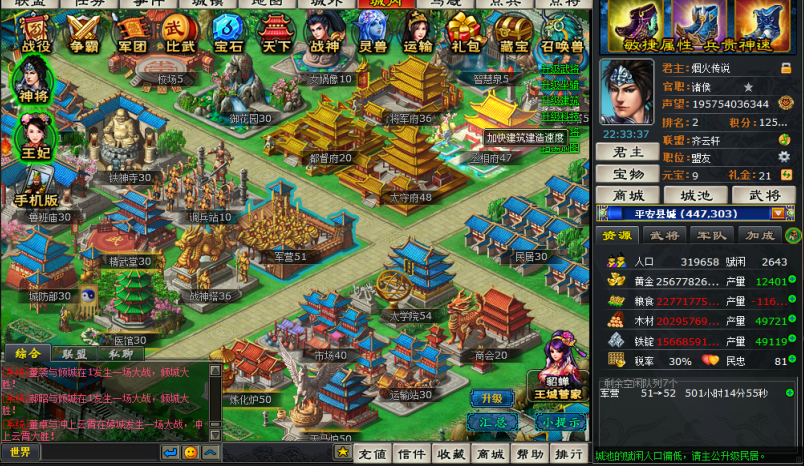Switch to the 武将 generals tab
The width and height of the screenshot is (804, 466).
[664, 235]
